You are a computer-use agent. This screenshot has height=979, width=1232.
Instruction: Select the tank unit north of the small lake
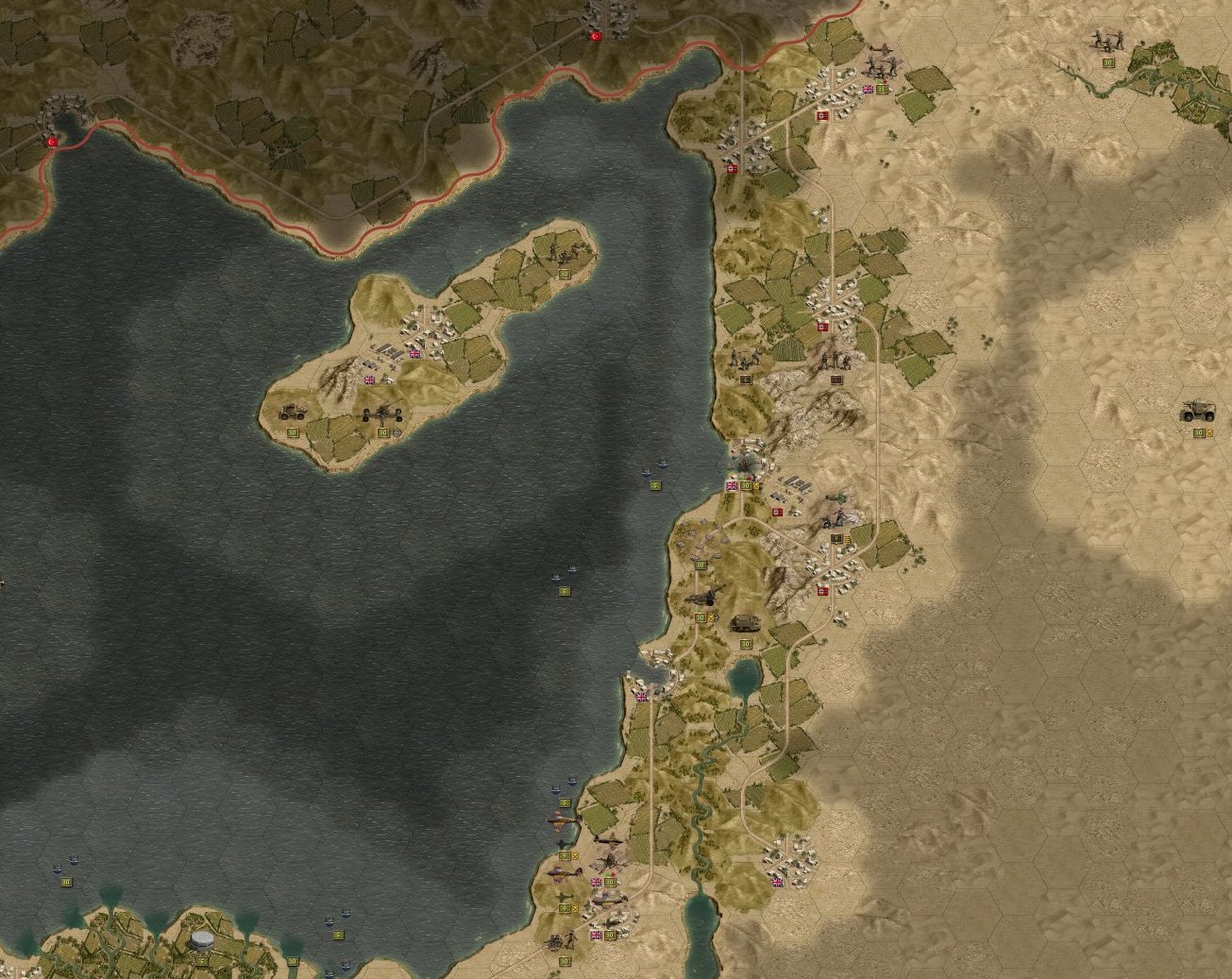[x=746, y=624]
